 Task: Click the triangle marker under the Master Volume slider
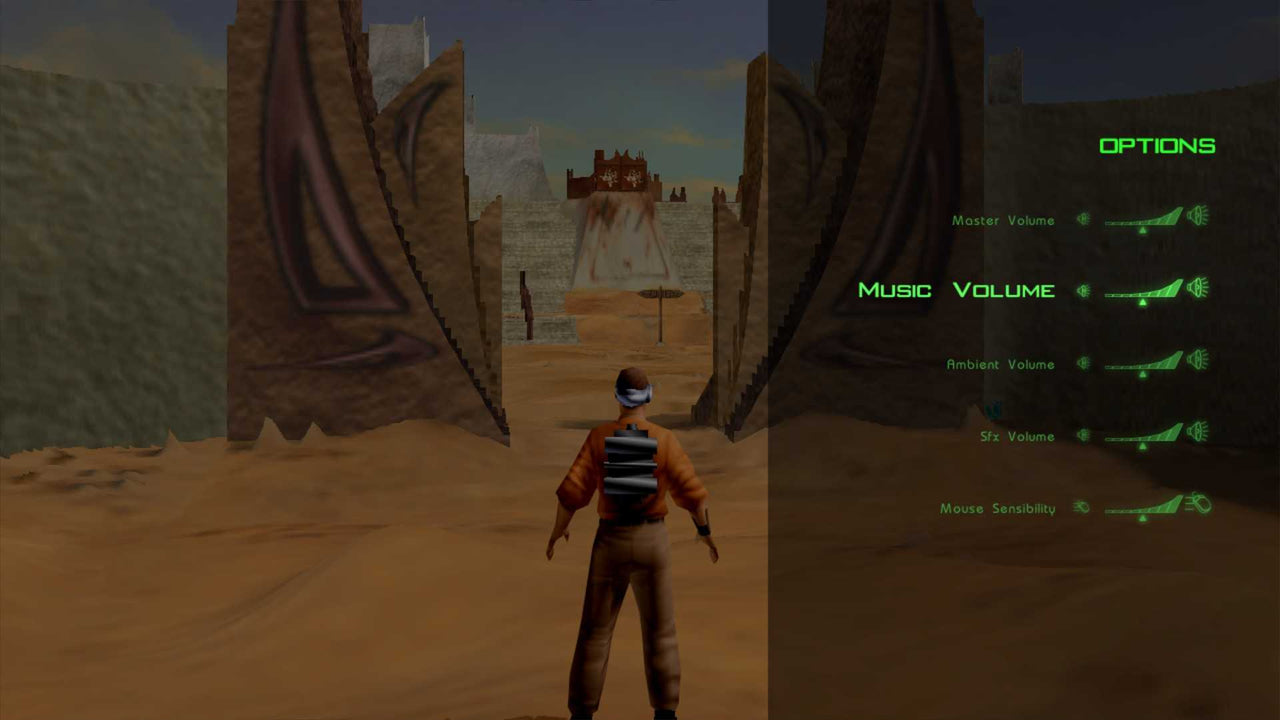1143,230
